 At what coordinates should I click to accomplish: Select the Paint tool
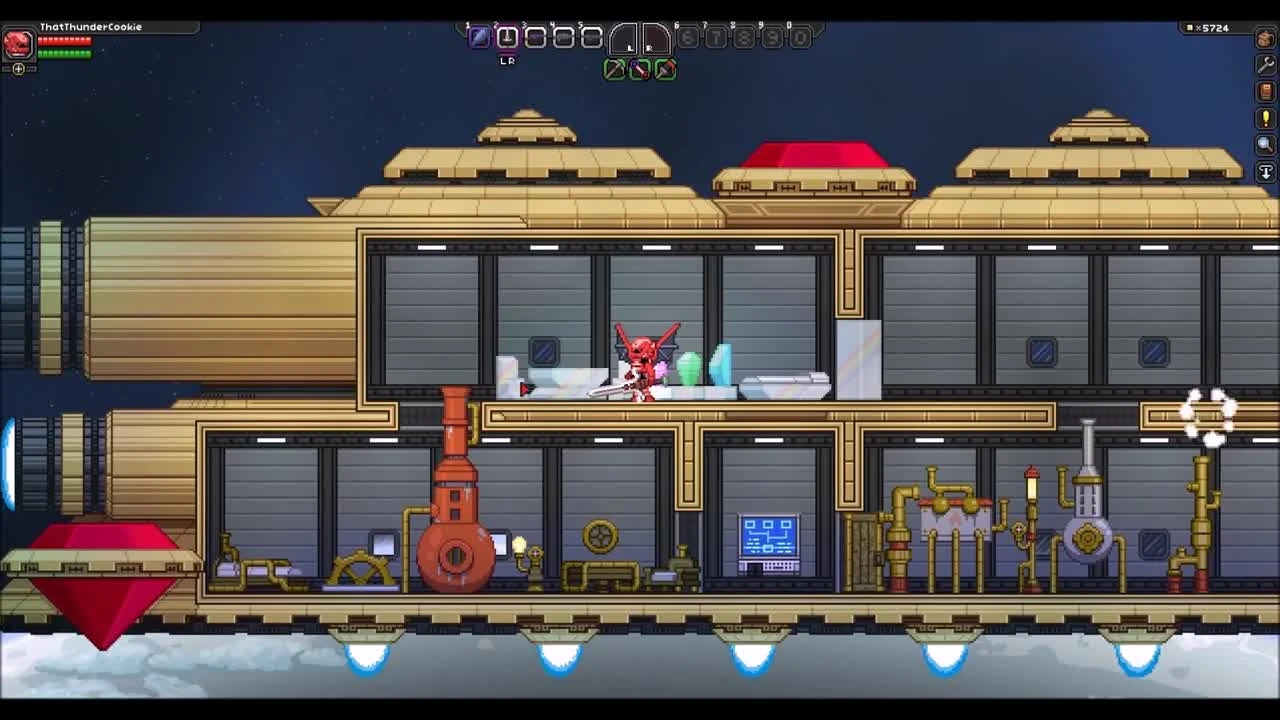pyautogui.click(x=664, y=70)
